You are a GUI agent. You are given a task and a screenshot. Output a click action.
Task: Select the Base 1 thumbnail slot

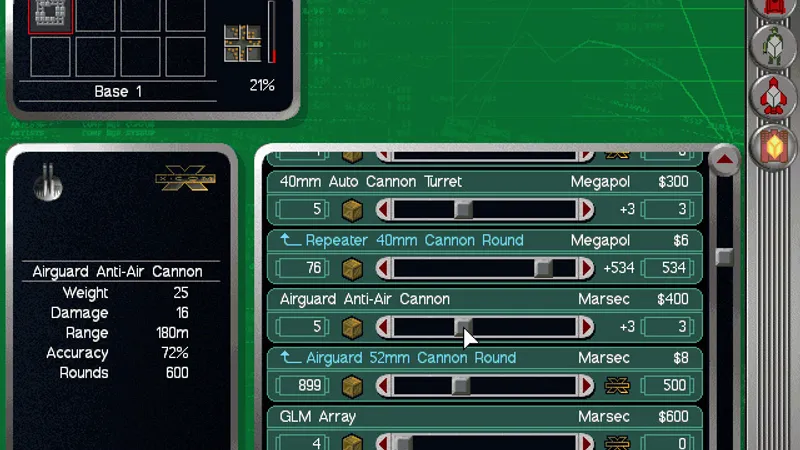tap(50, 15)
